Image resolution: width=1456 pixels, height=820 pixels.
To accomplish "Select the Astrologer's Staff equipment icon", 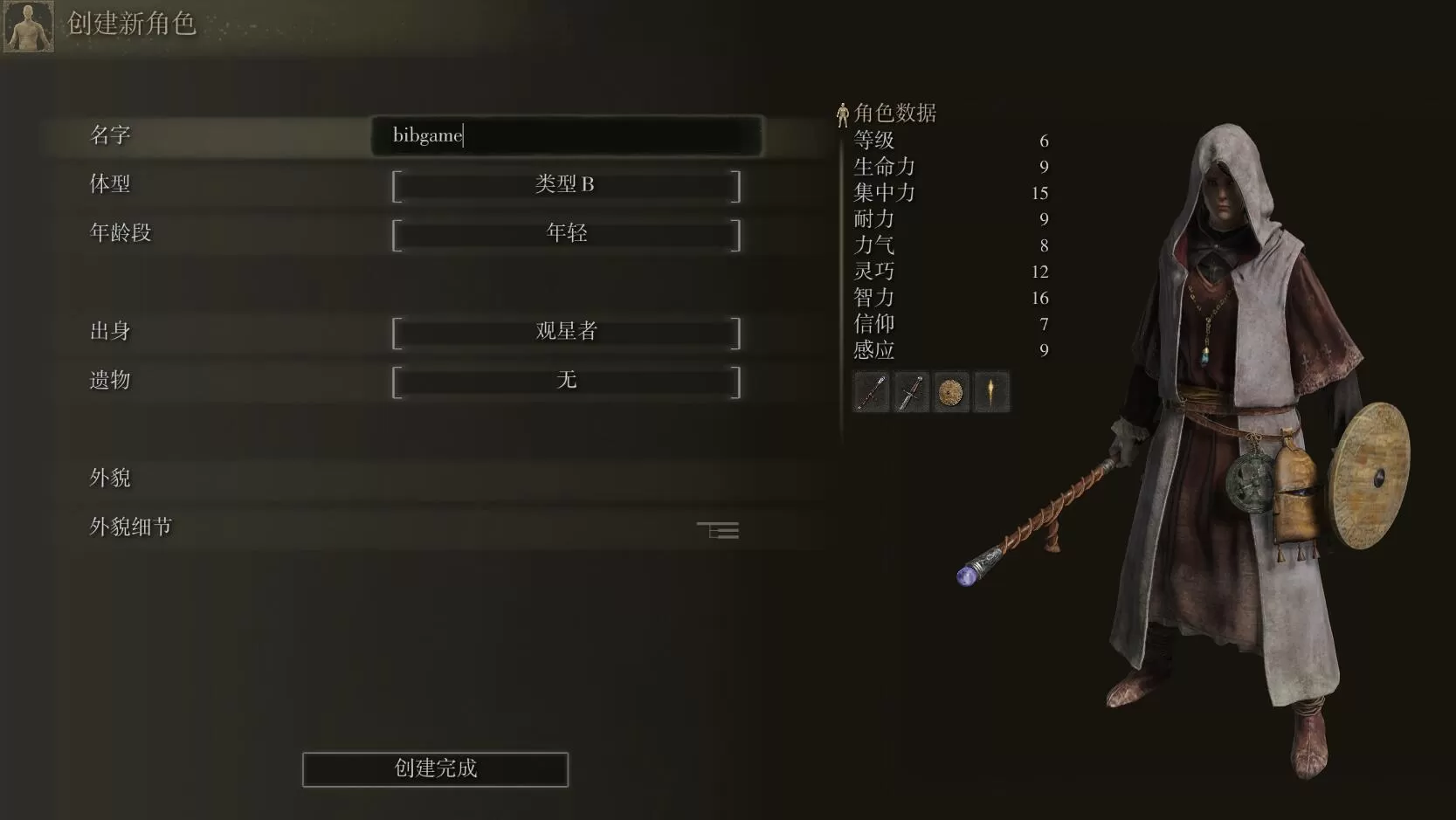I will tap(871, 391).
